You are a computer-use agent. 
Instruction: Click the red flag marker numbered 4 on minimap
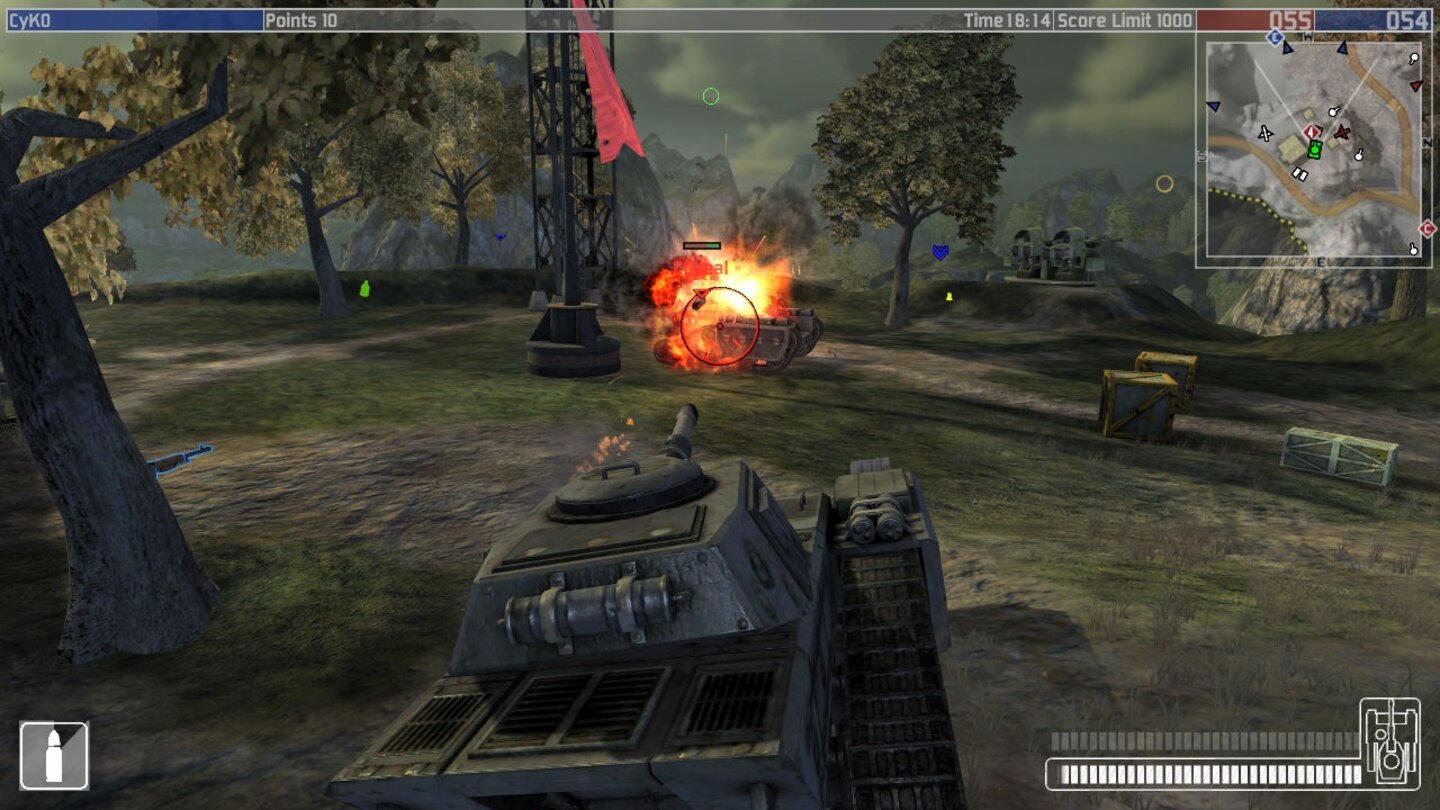(1310, 132)
